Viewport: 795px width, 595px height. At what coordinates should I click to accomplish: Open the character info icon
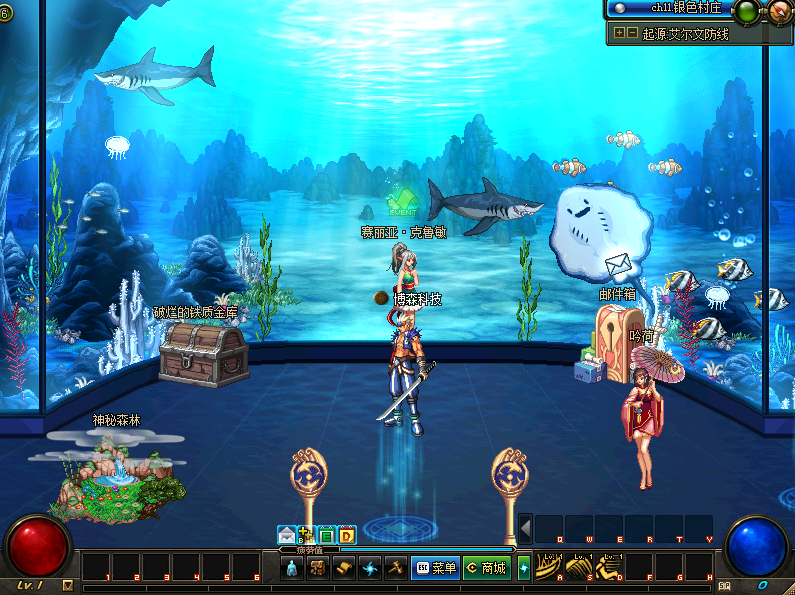[x=292, y=569]
